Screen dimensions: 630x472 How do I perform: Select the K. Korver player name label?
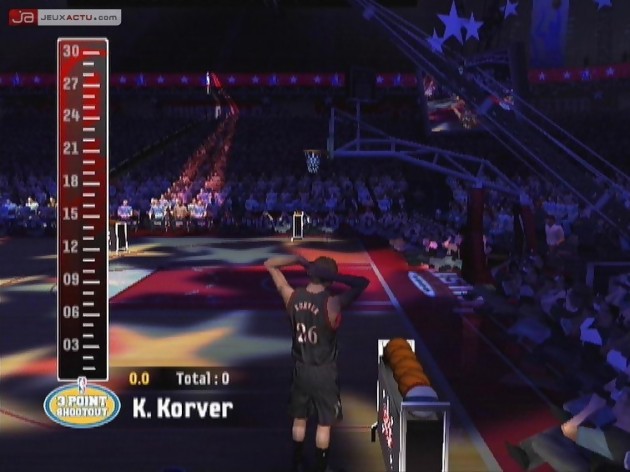[183, 408]
